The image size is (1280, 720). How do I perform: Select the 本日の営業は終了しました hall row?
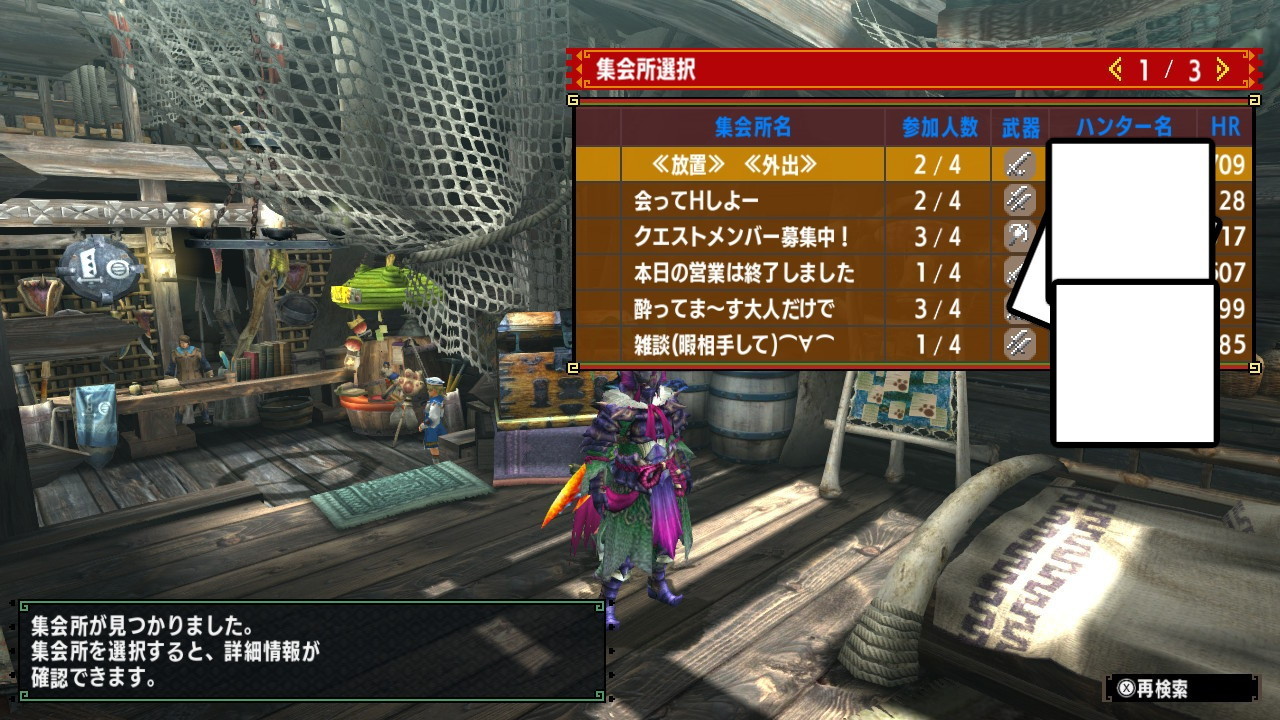pos(744,273)
